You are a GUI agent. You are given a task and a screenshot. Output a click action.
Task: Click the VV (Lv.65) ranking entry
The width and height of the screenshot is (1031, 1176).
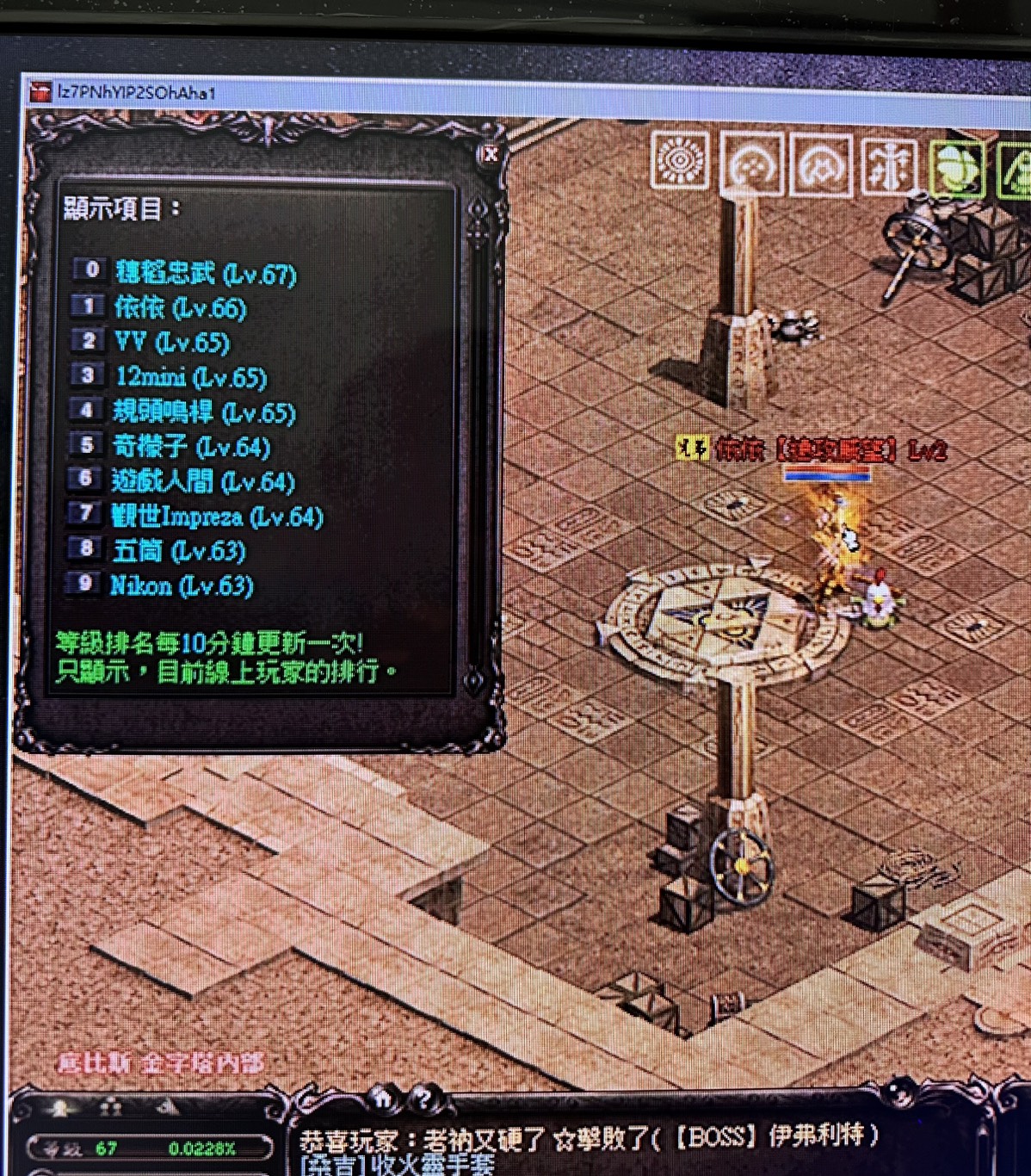click(172, 343)
